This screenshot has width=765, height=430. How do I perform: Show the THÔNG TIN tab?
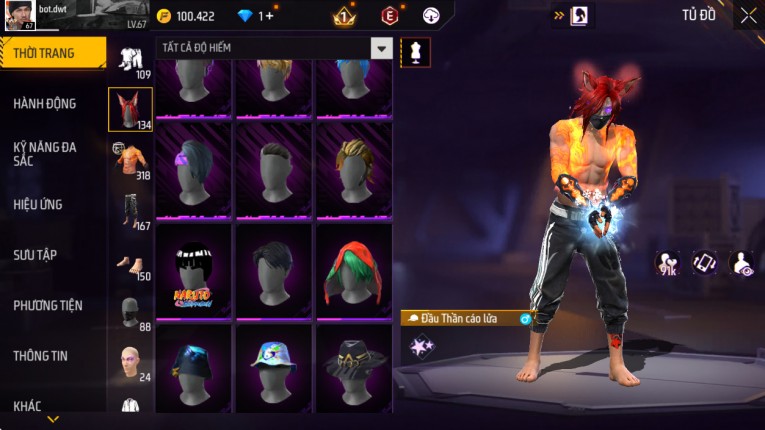[41, 355]
